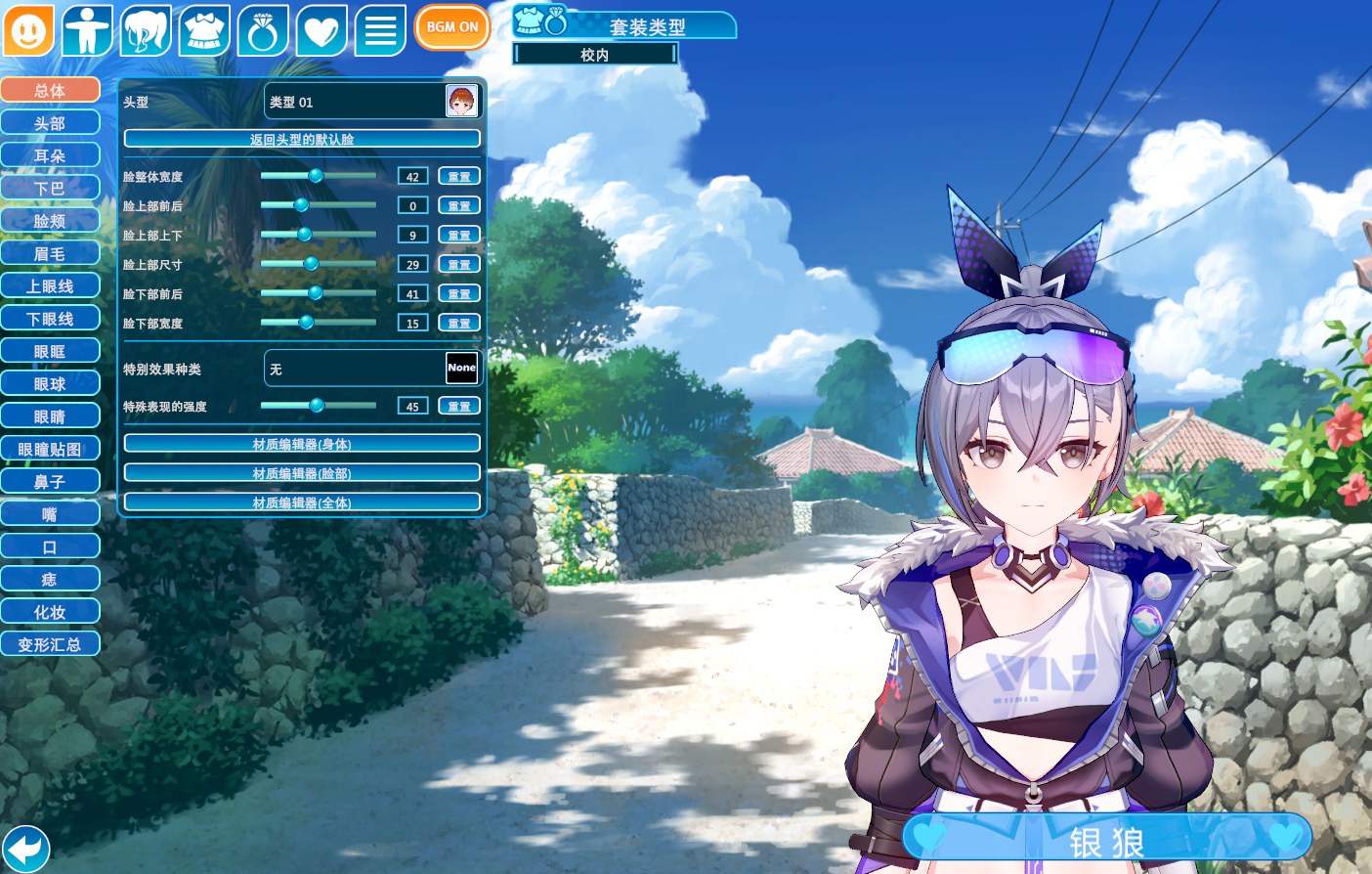The width and height of the screenshot is (1372, 874).
Task: Open the 特别效果种类 selector
Action: pyautogui.click(x=373, y=369)
